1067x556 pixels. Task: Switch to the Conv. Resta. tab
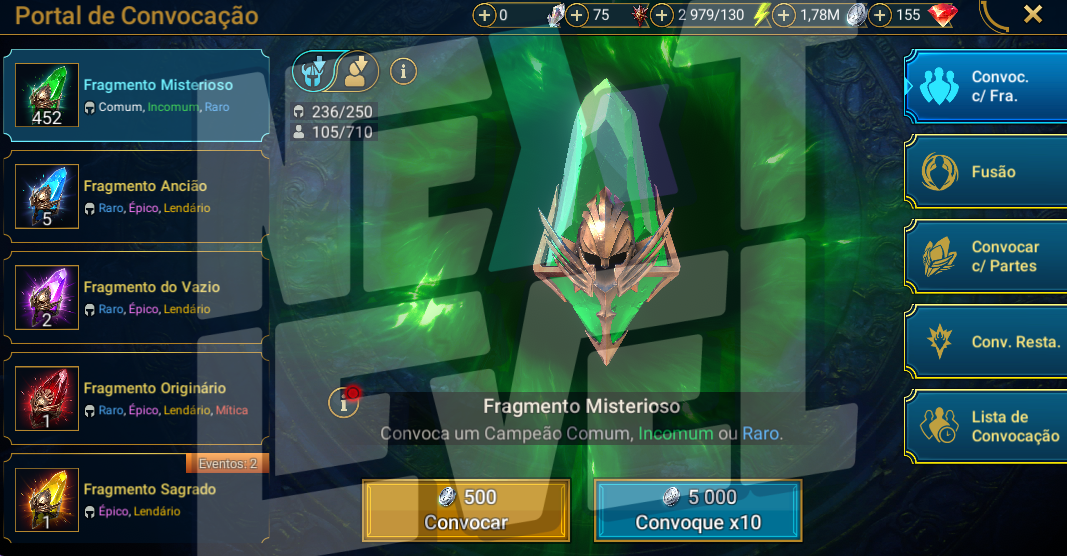[986, 342]
